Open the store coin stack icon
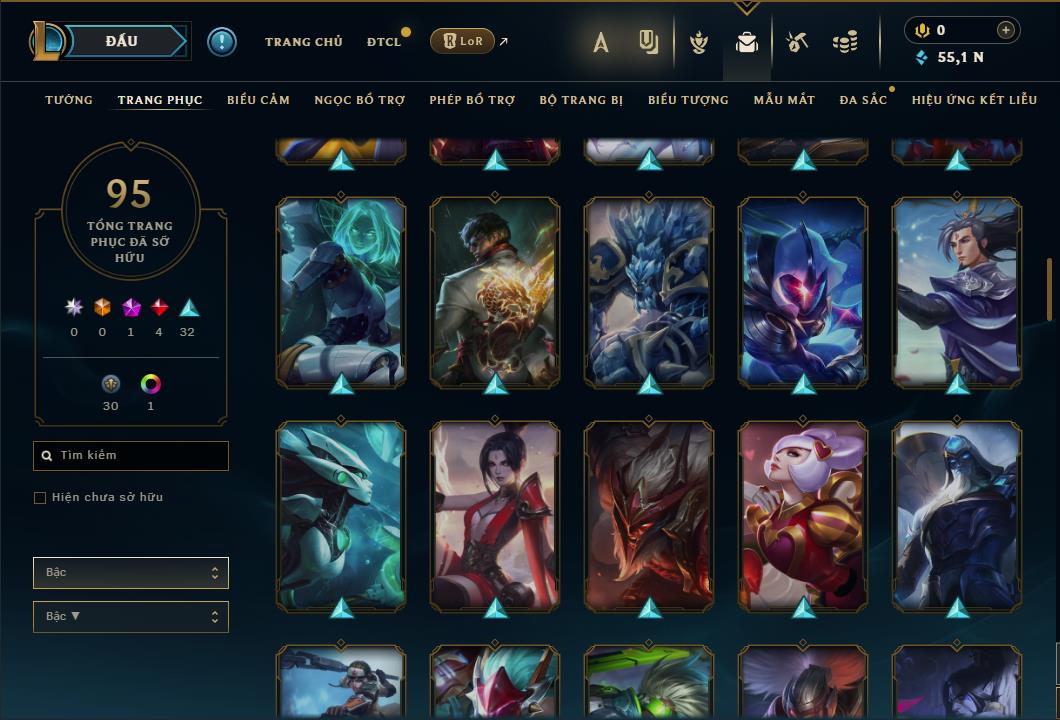The image size is (1060, 720). pyautogui.click(x=845, y=42)
